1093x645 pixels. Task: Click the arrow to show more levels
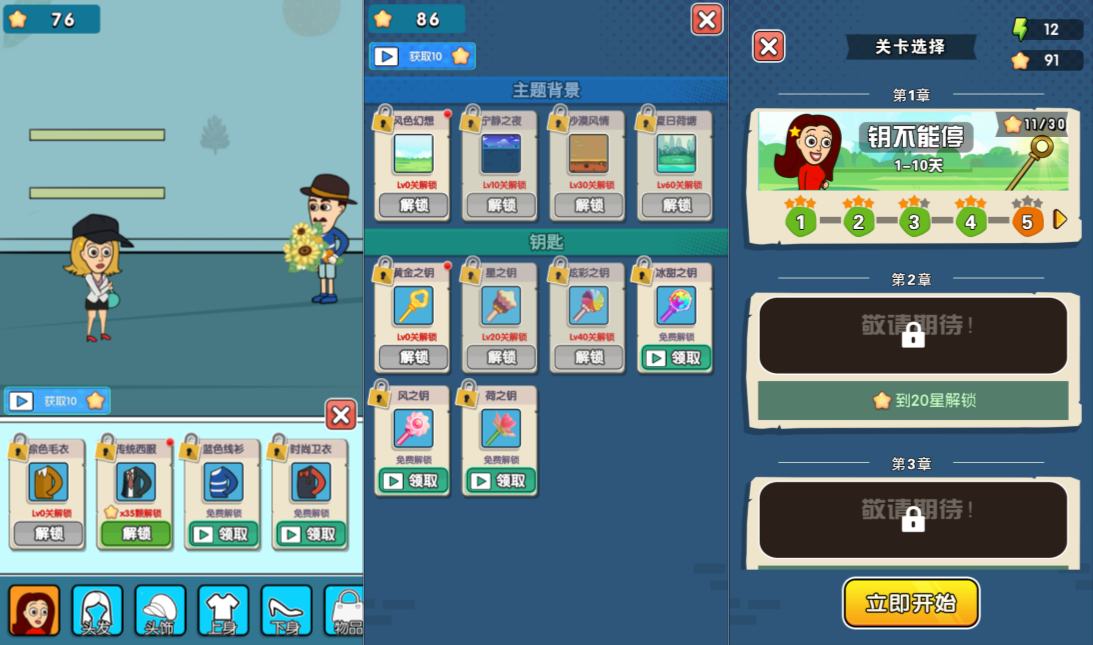pos(1061,219)
